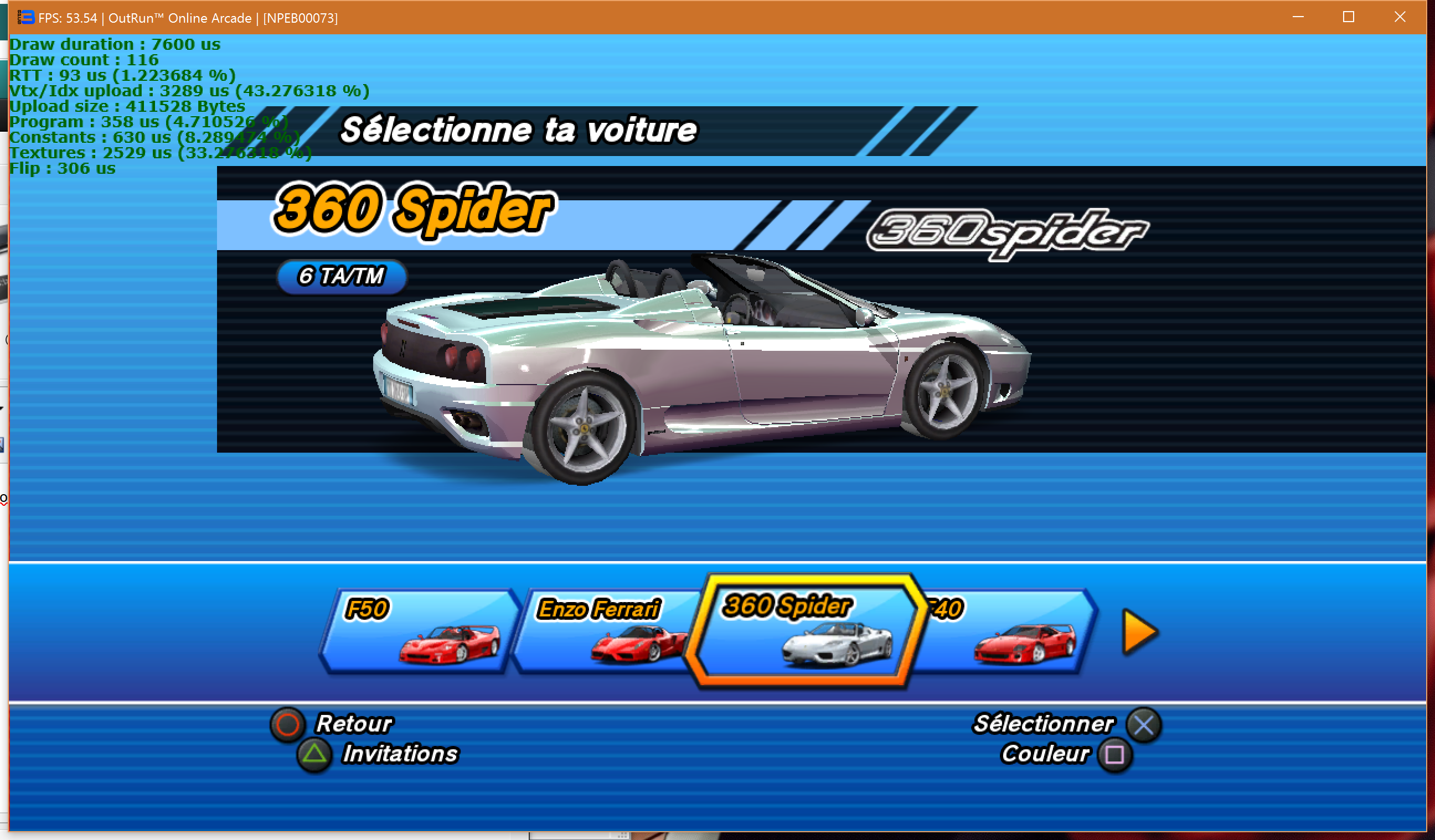Pick the highlighted 360 Spider tile
This screenshot has height=840, width=1435.
tap(804, 632)
